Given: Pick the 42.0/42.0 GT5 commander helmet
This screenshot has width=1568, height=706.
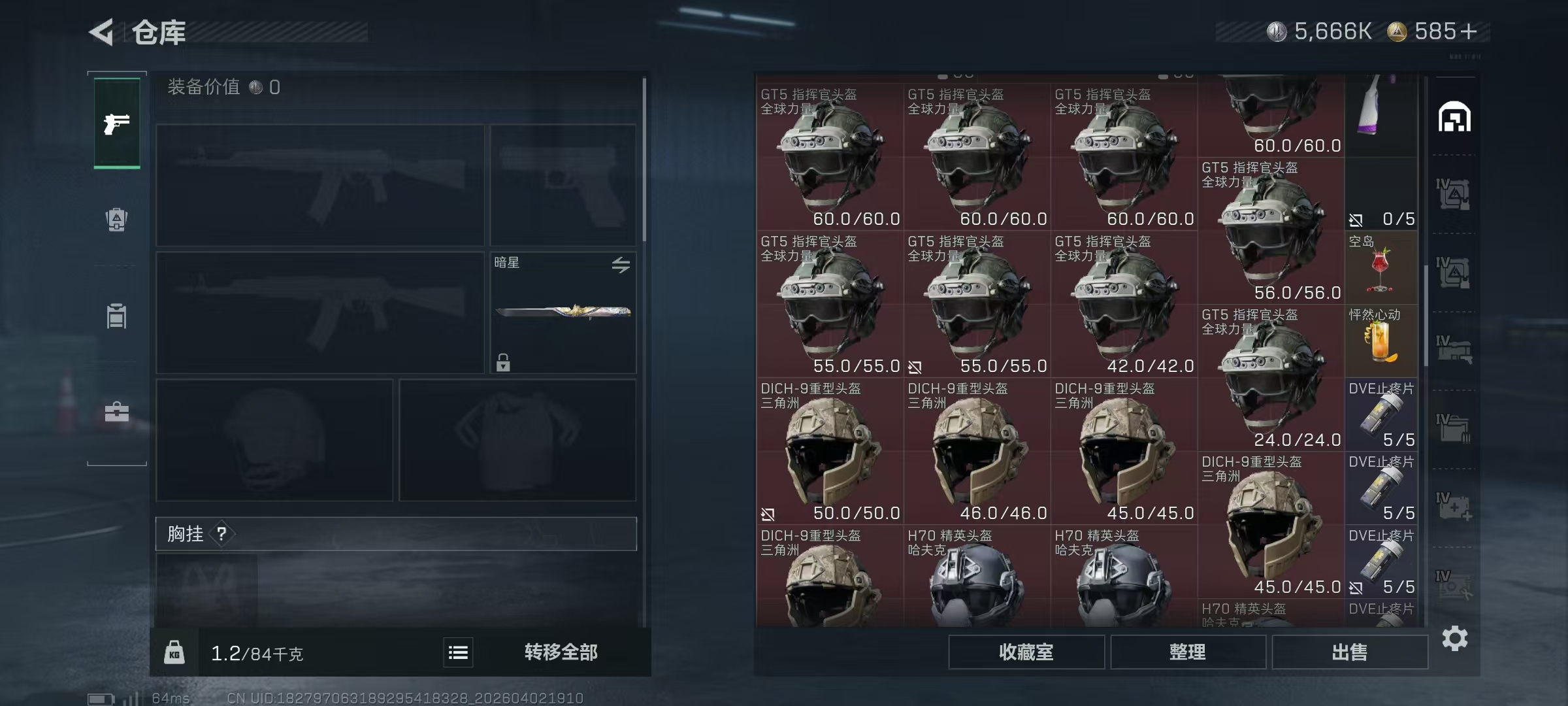Looking at the screenshot, I should (x=1124, y=304).
